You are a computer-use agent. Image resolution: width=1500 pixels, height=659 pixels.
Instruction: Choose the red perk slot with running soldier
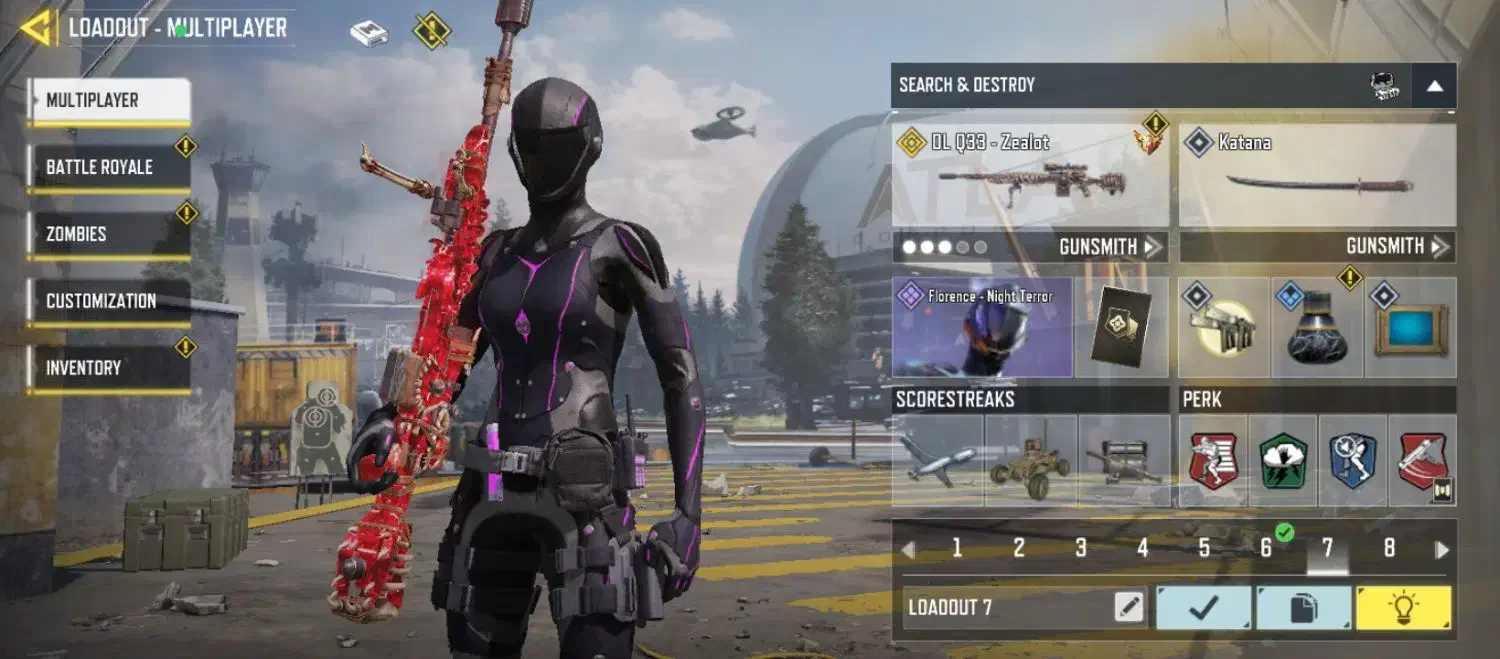click(x=1213, y=461)
